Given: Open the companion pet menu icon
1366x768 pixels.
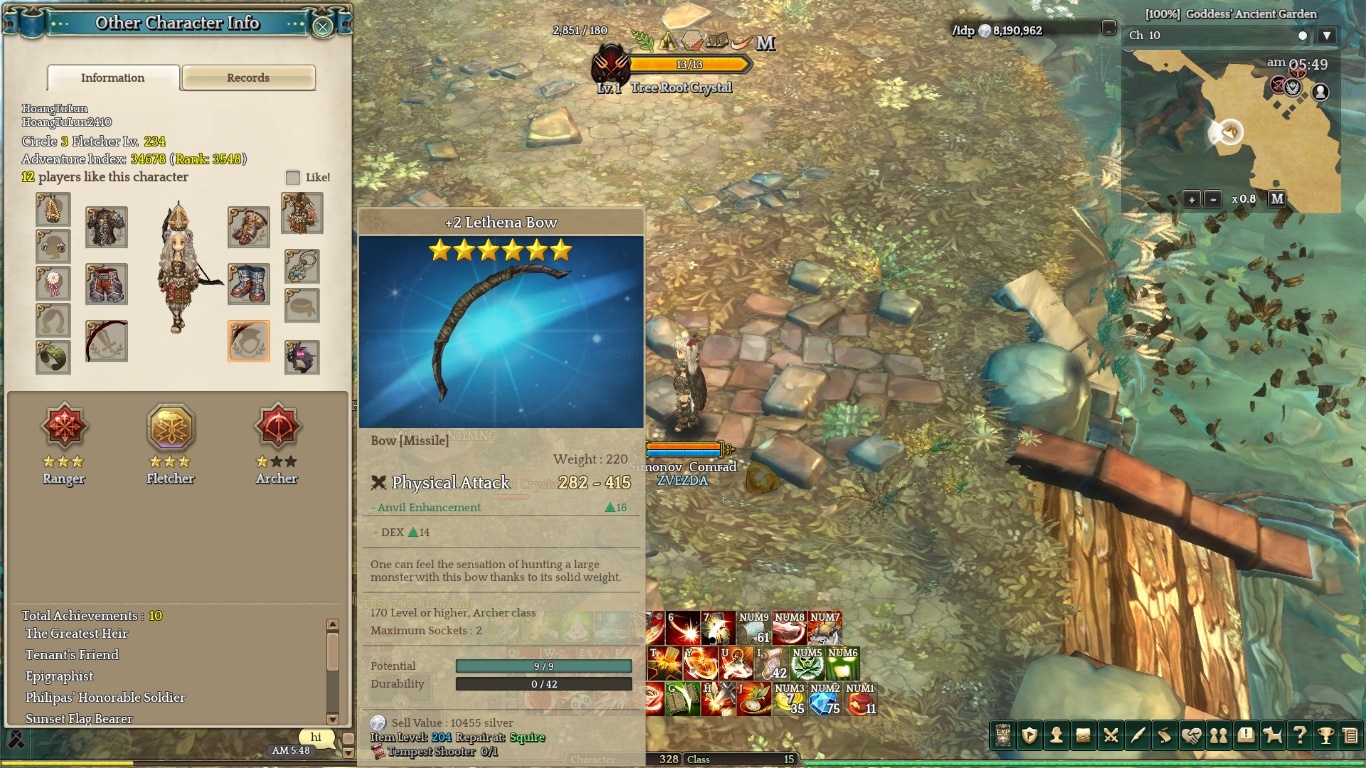Looking at the screenshot, I should (x=1272, y=736).
